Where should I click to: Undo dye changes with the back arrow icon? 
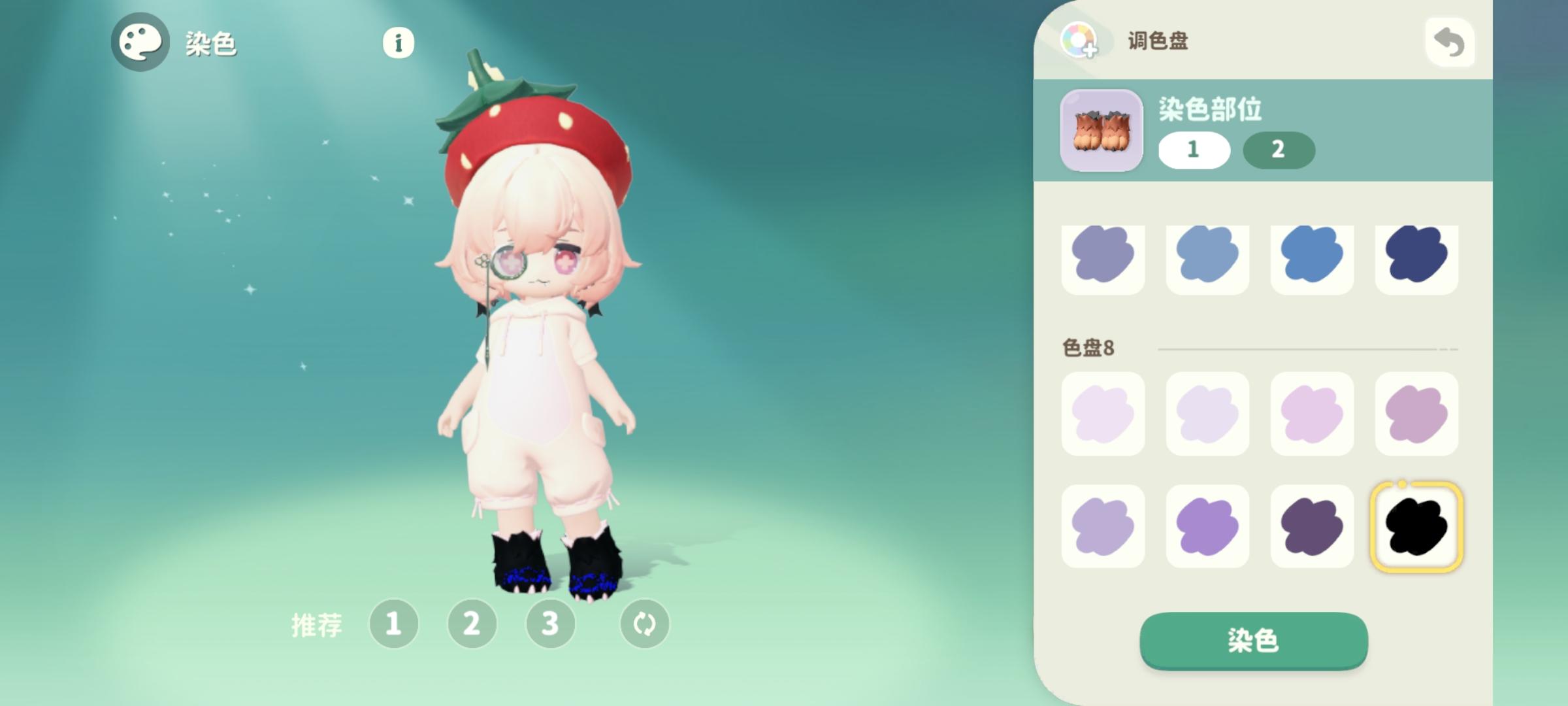point(1449,43)
